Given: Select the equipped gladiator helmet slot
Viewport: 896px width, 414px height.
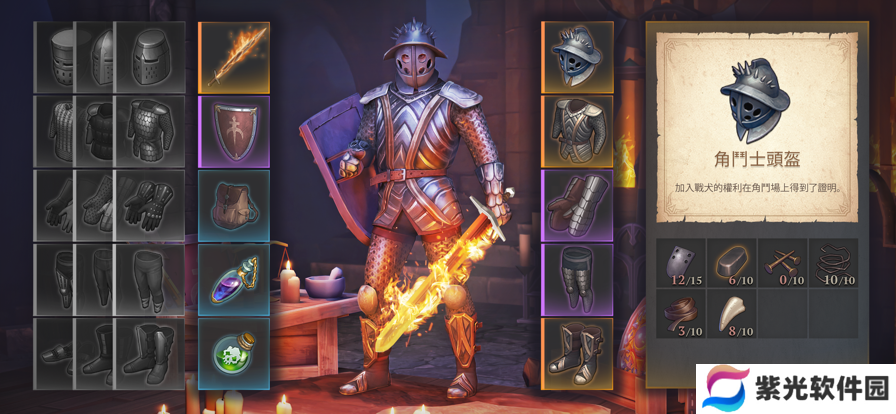Looking at the screenshot, I should pos(576,56).
